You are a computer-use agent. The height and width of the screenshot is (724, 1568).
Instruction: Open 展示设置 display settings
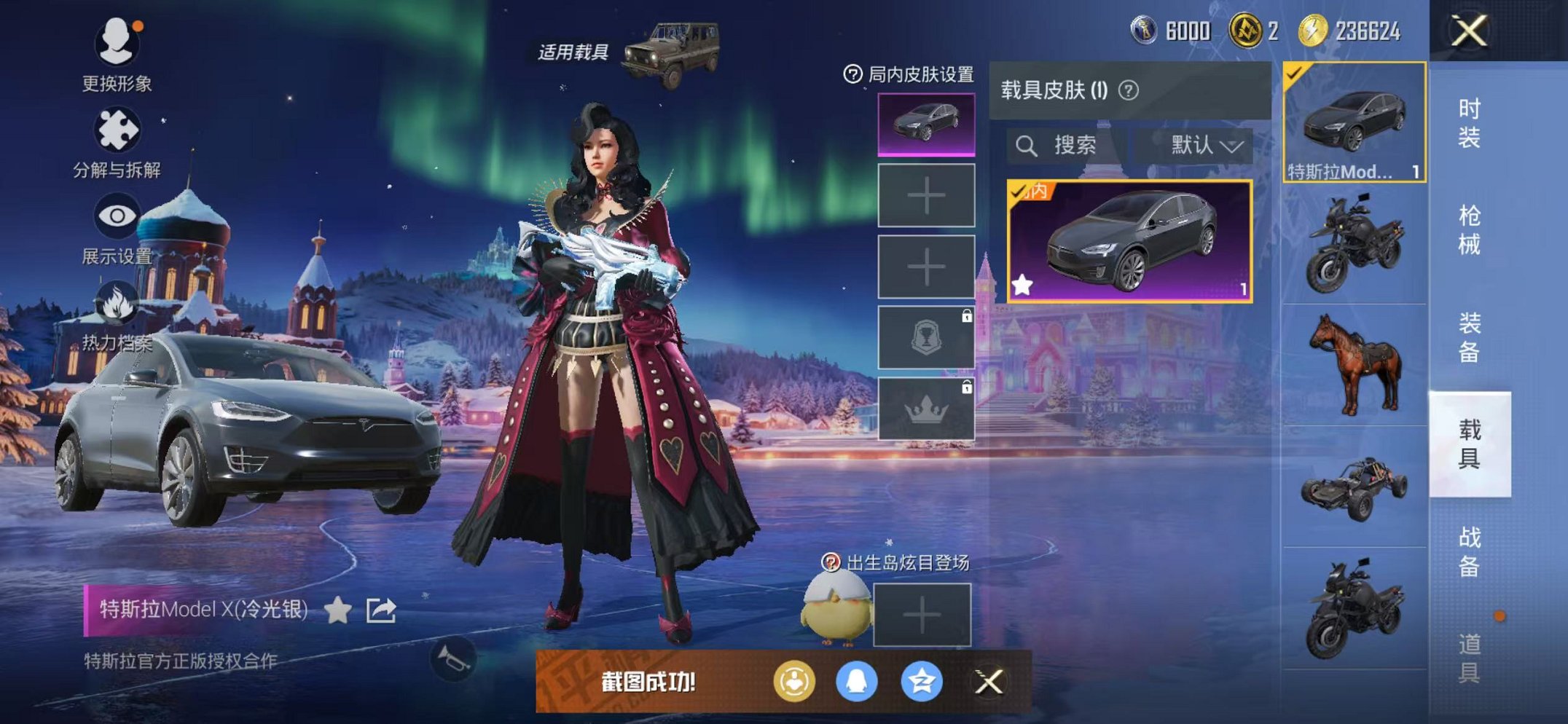pyautogui.click(x=117, y=216)
